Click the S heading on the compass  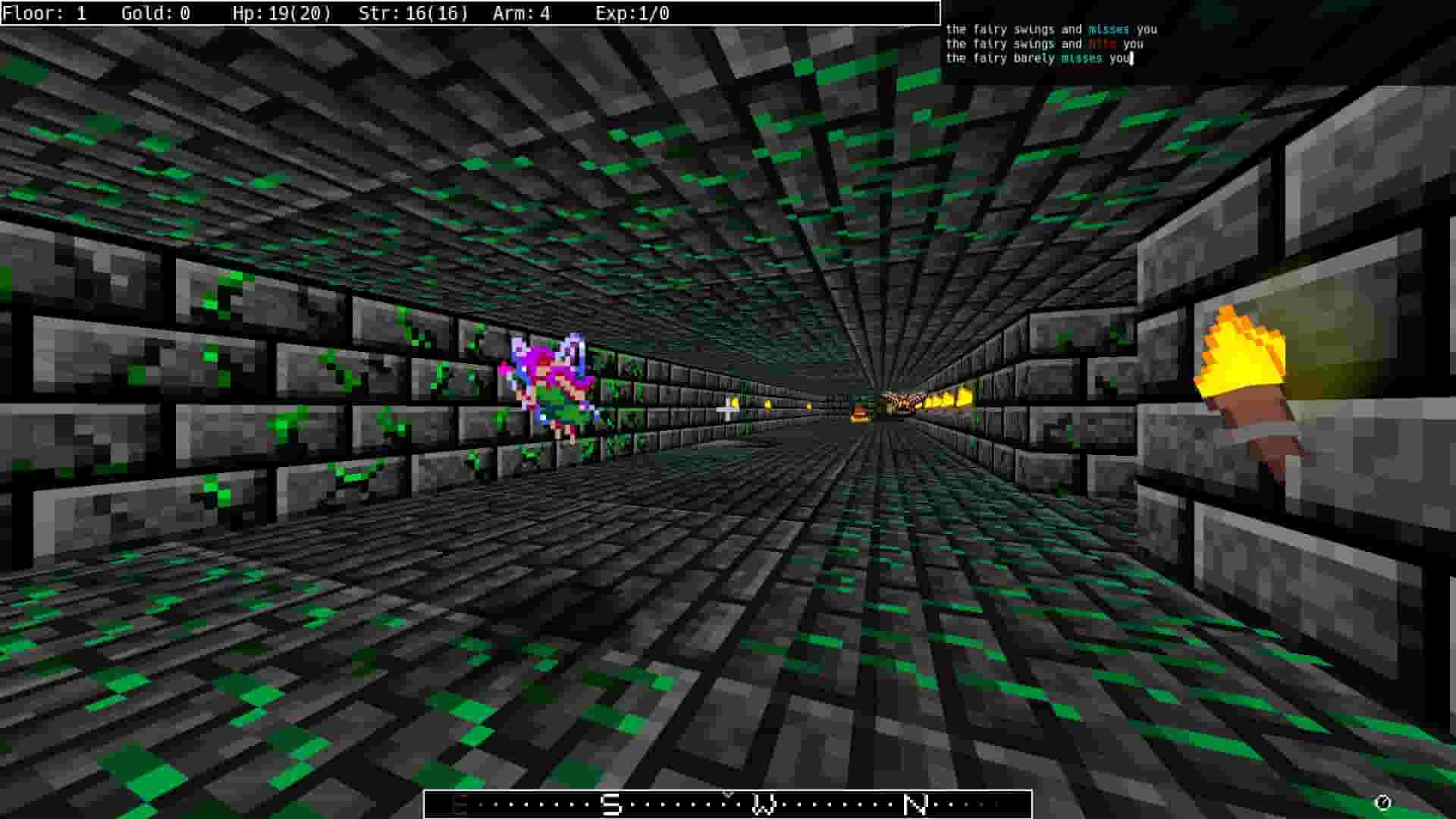tap(610, 806)
